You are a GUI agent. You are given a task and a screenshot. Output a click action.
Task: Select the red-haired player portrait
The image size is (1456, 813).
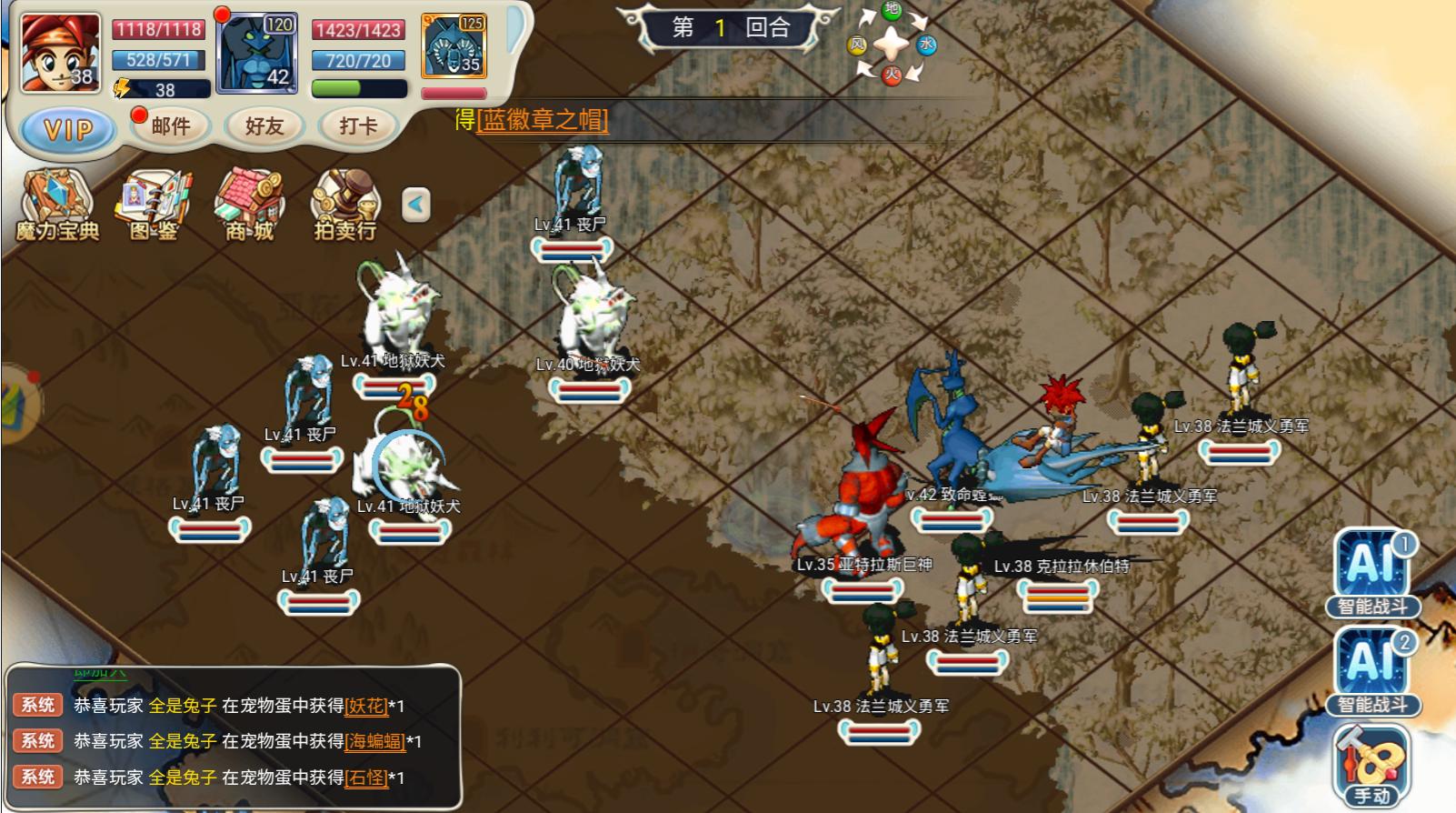(x=60, y=53)
